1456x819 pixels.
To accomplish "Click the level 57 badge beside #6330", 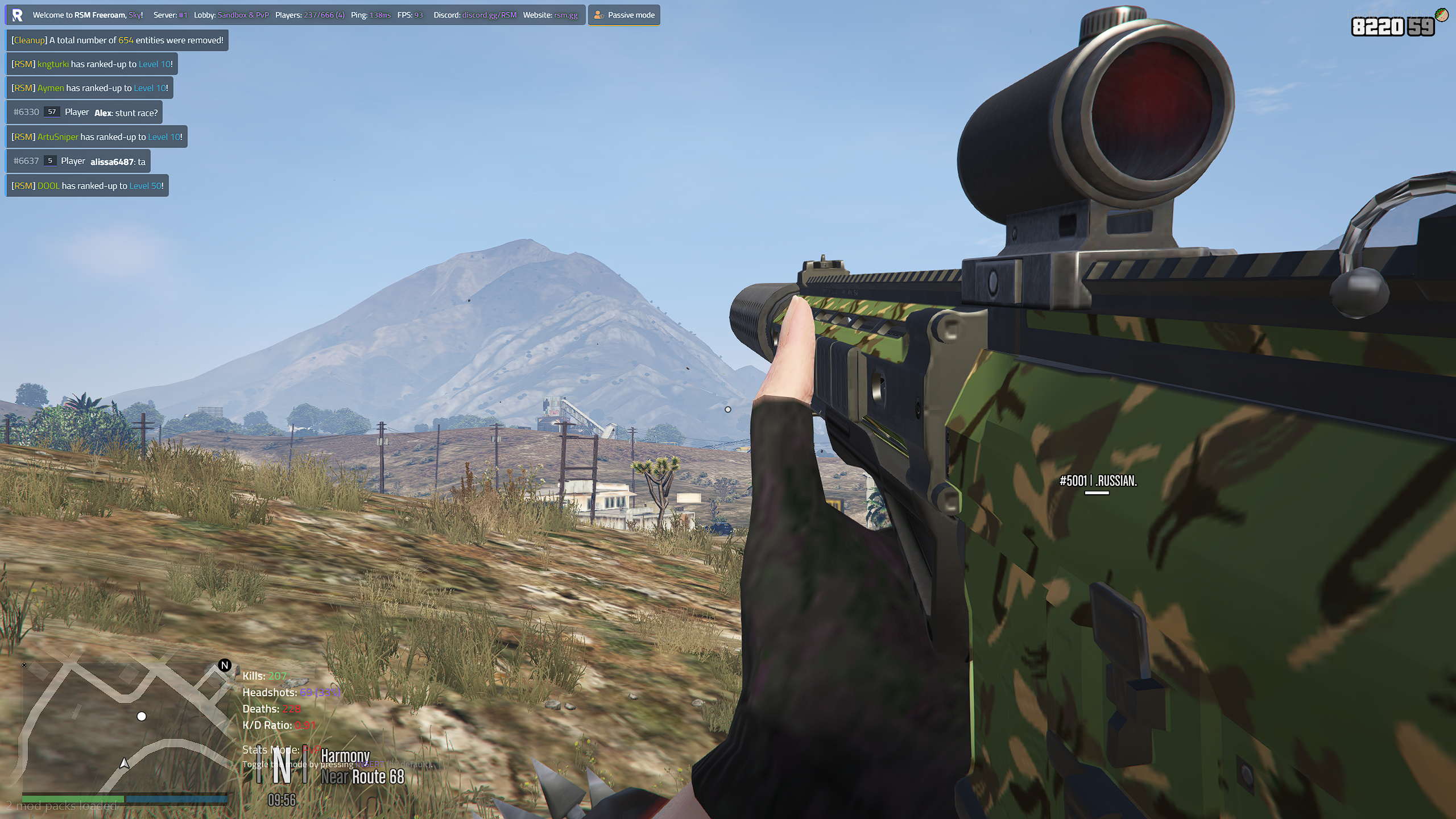I will coord(52,112).
